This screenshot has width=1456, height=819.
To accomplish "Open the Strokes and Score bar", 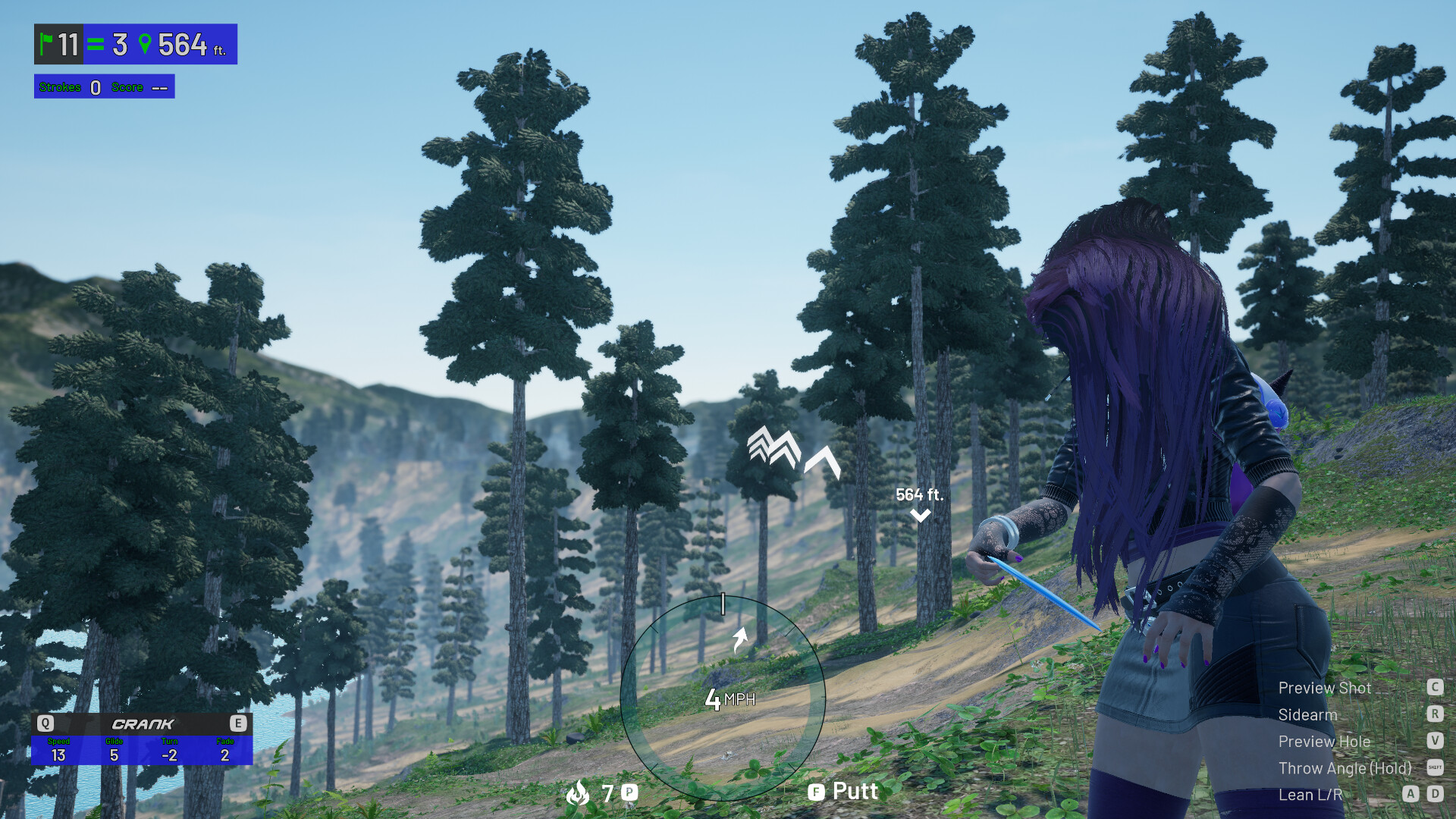I will (104, 86).
